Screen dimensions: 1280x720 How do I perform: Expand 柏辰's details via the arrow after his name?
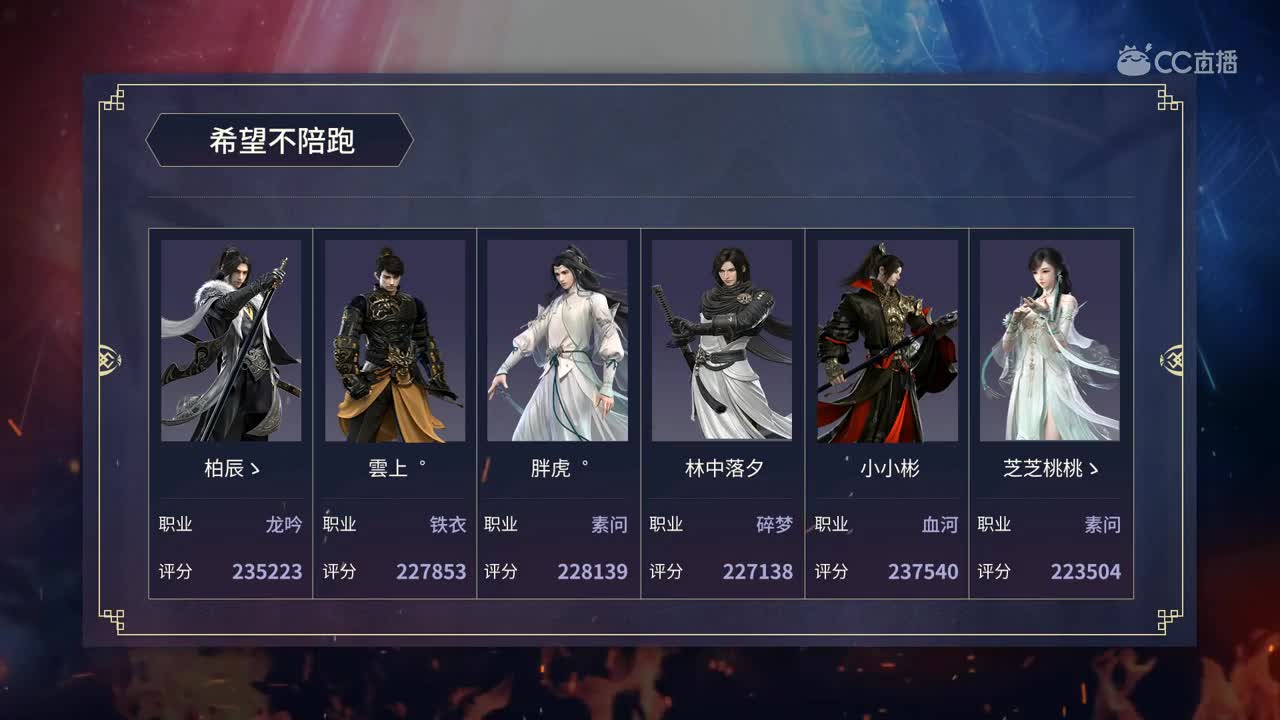[x=253, y=466]
